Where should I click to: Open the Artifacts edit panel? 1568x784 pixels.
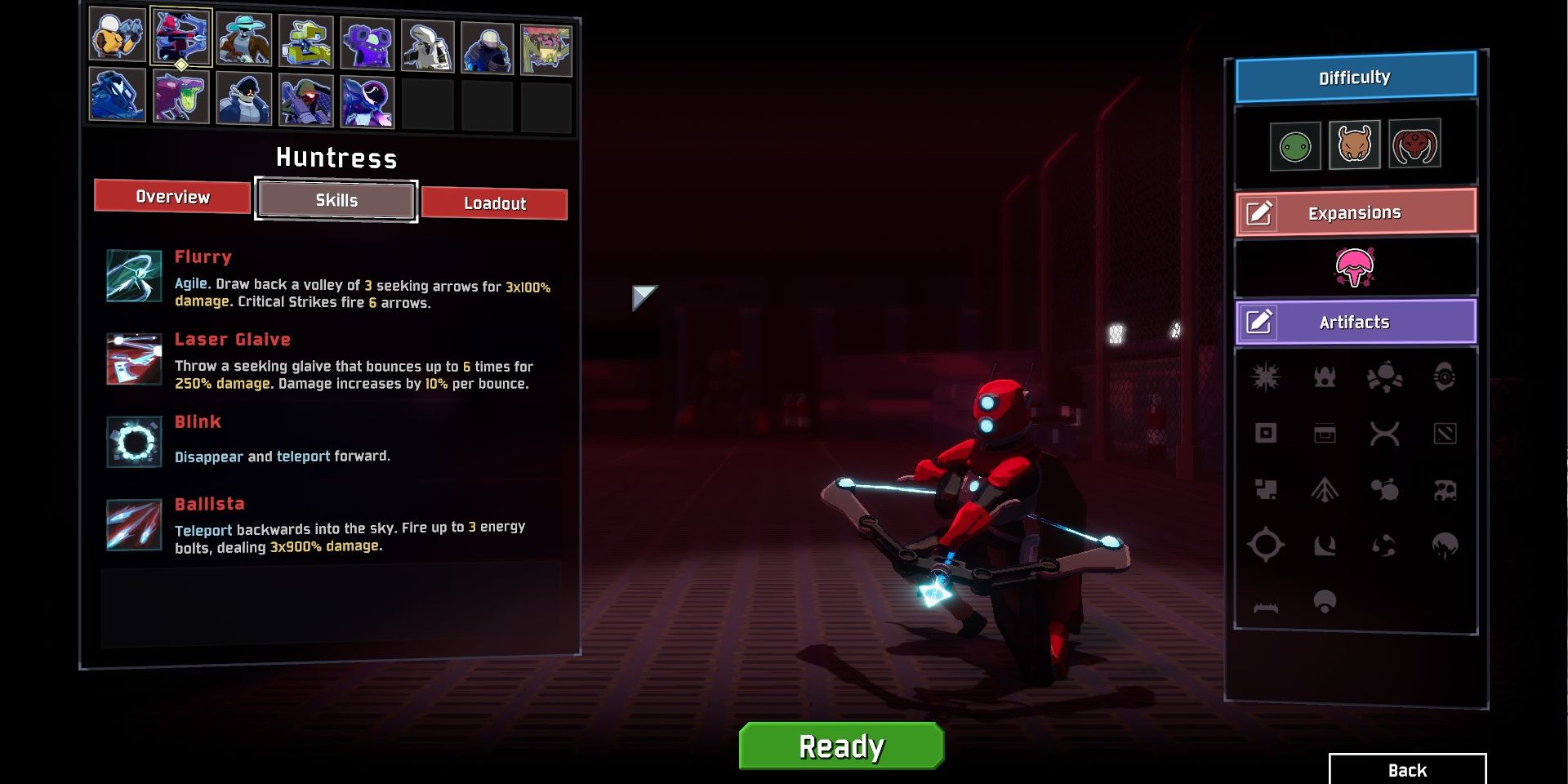click(x=1356, y=322)
